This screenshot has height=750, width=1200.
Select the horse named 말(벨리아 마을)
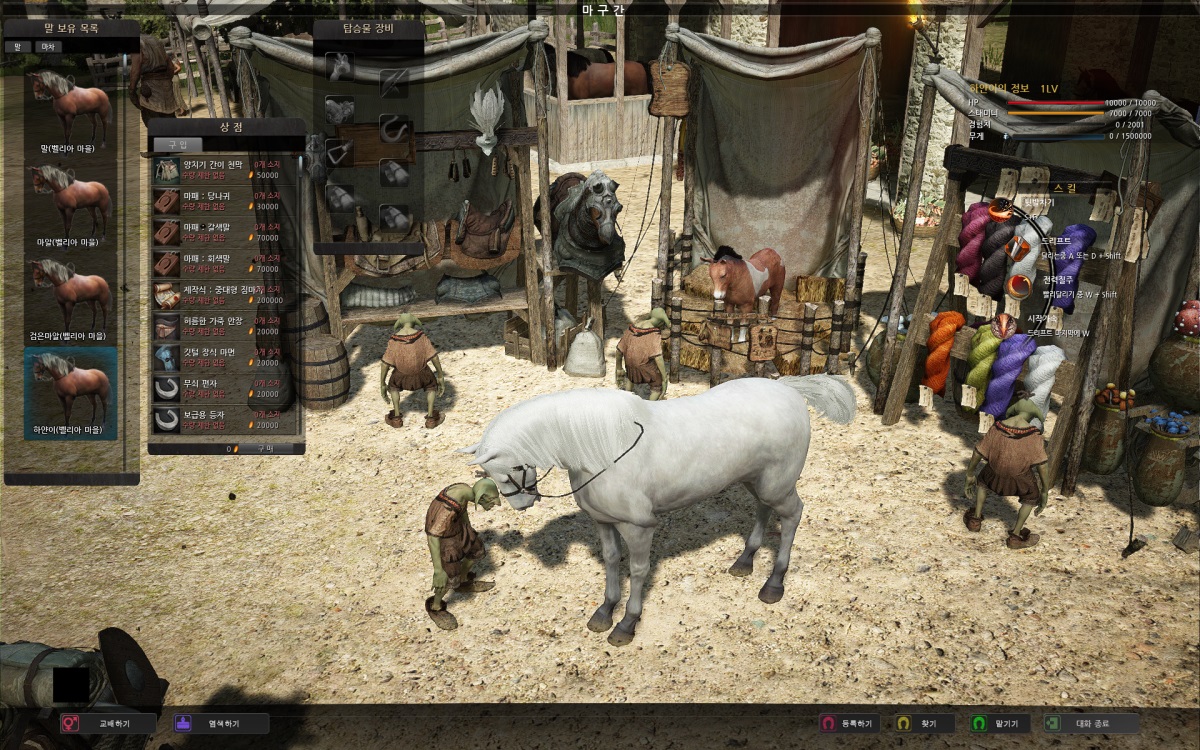pyautogui.click(x=70, y=110)
